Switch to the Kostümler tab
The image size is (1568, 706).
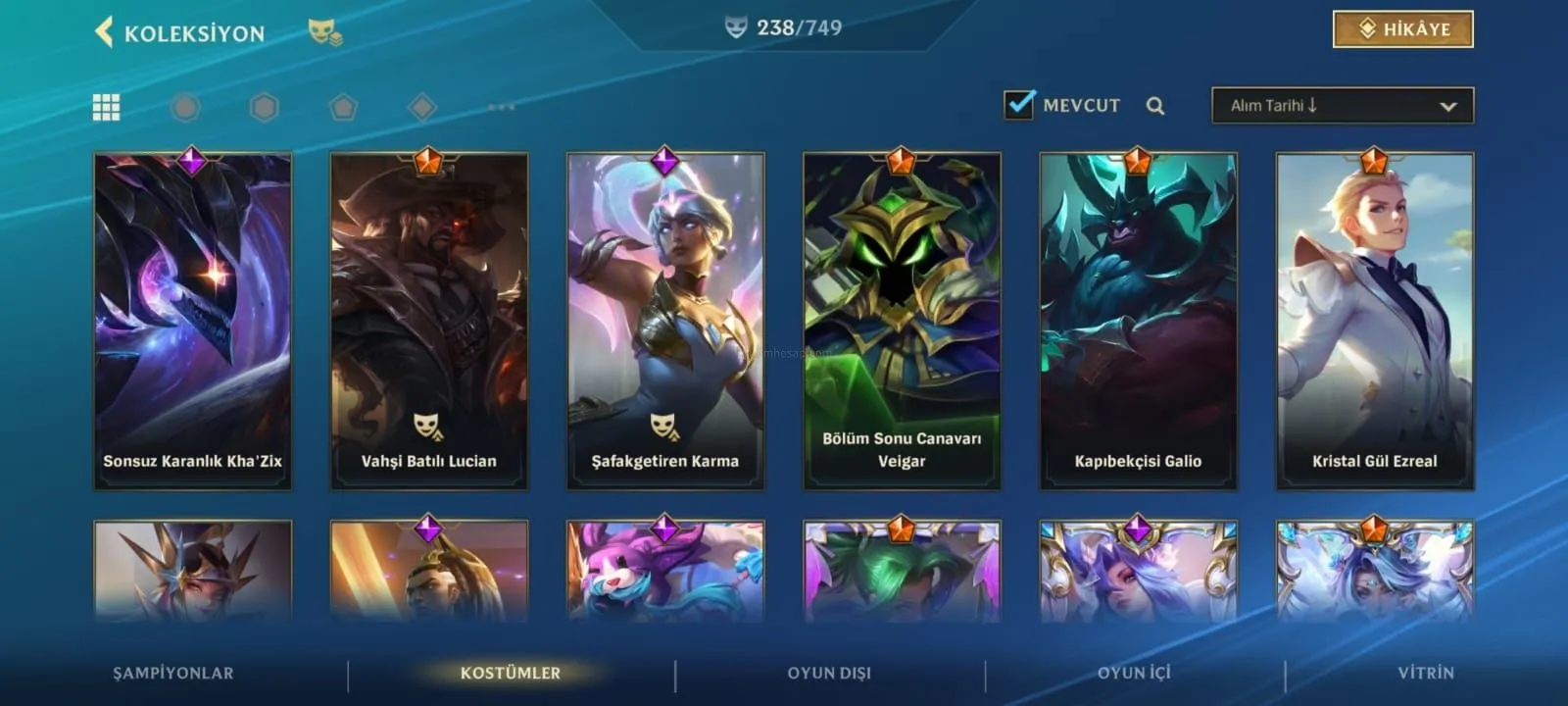pos(511,673)
